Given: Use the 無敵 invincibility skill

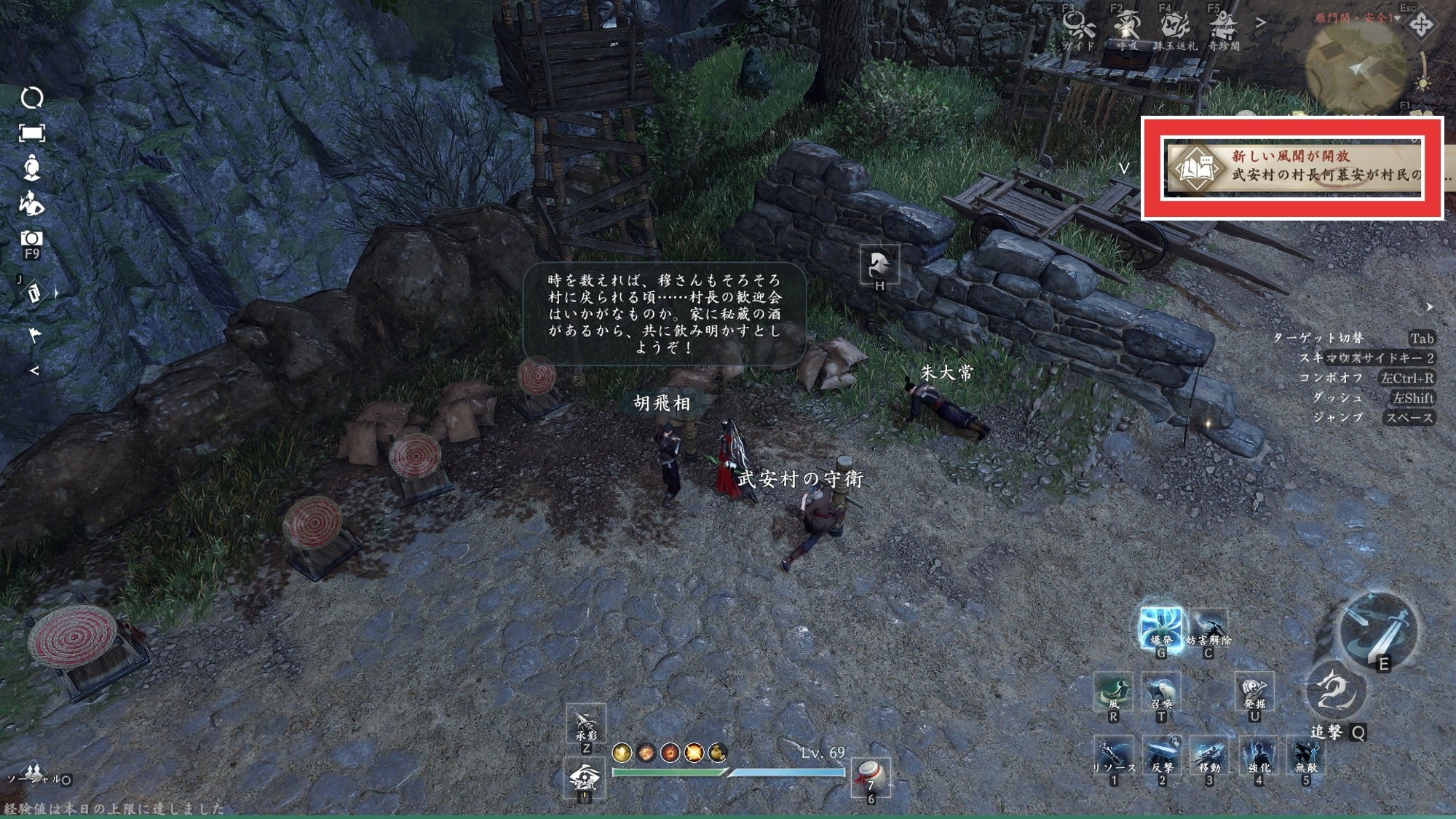Looking at the screenshot, I should coord(1306,756).
